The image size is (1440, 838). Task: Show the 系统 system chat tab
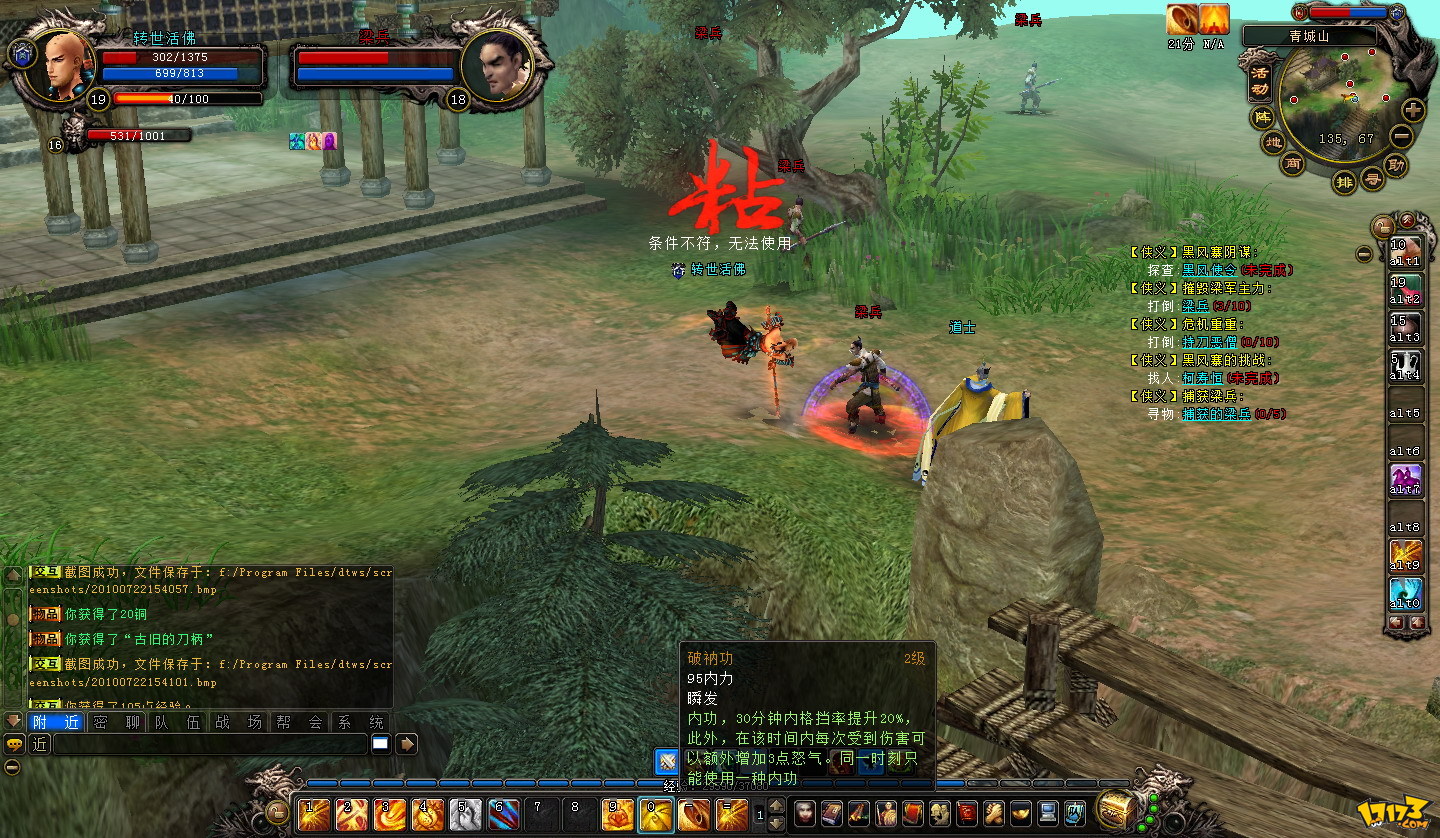coord(360,722)
